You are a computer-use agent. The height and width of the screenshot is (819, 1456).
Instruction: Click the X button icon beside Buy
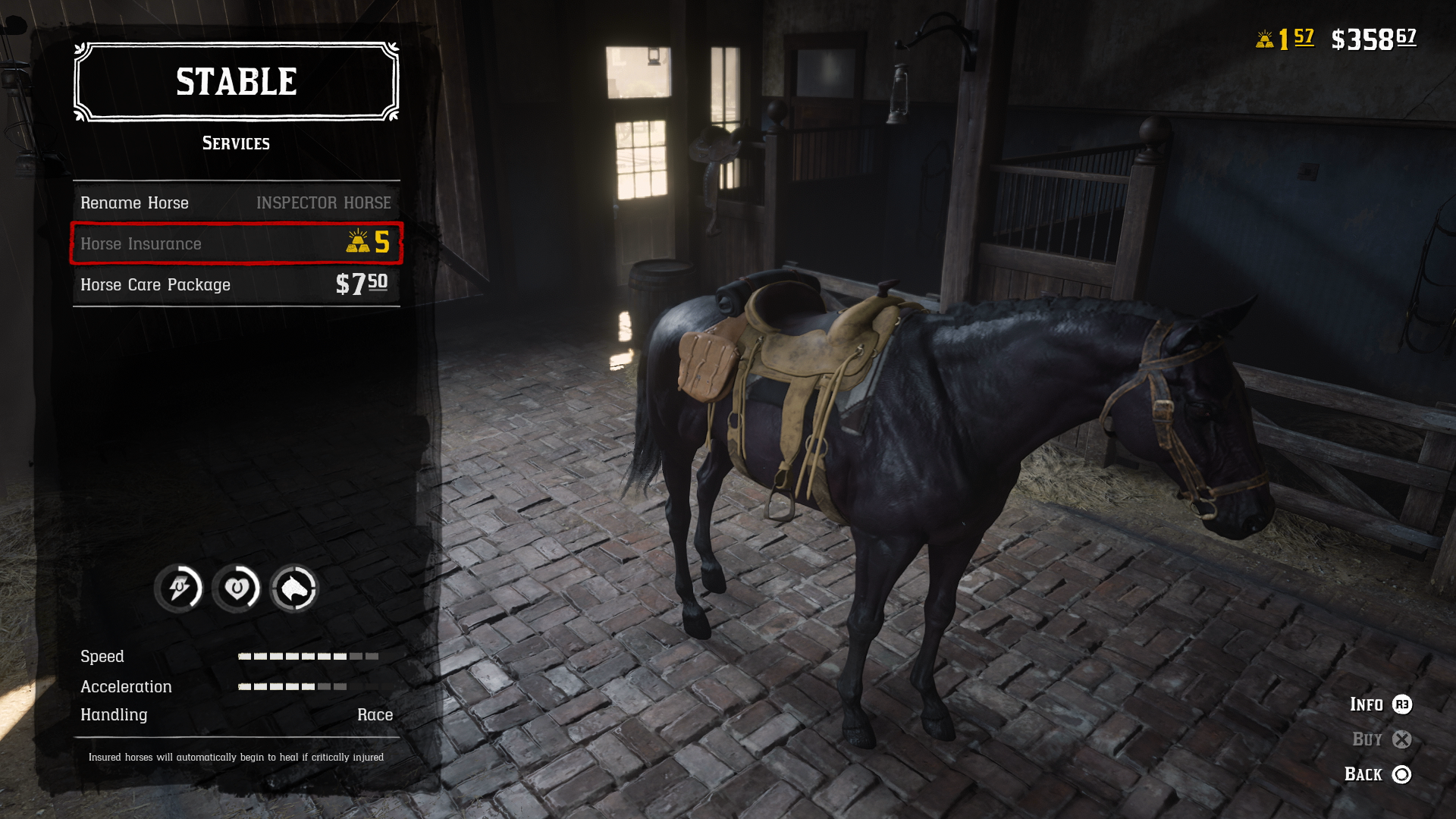[x=1402, y=739]
